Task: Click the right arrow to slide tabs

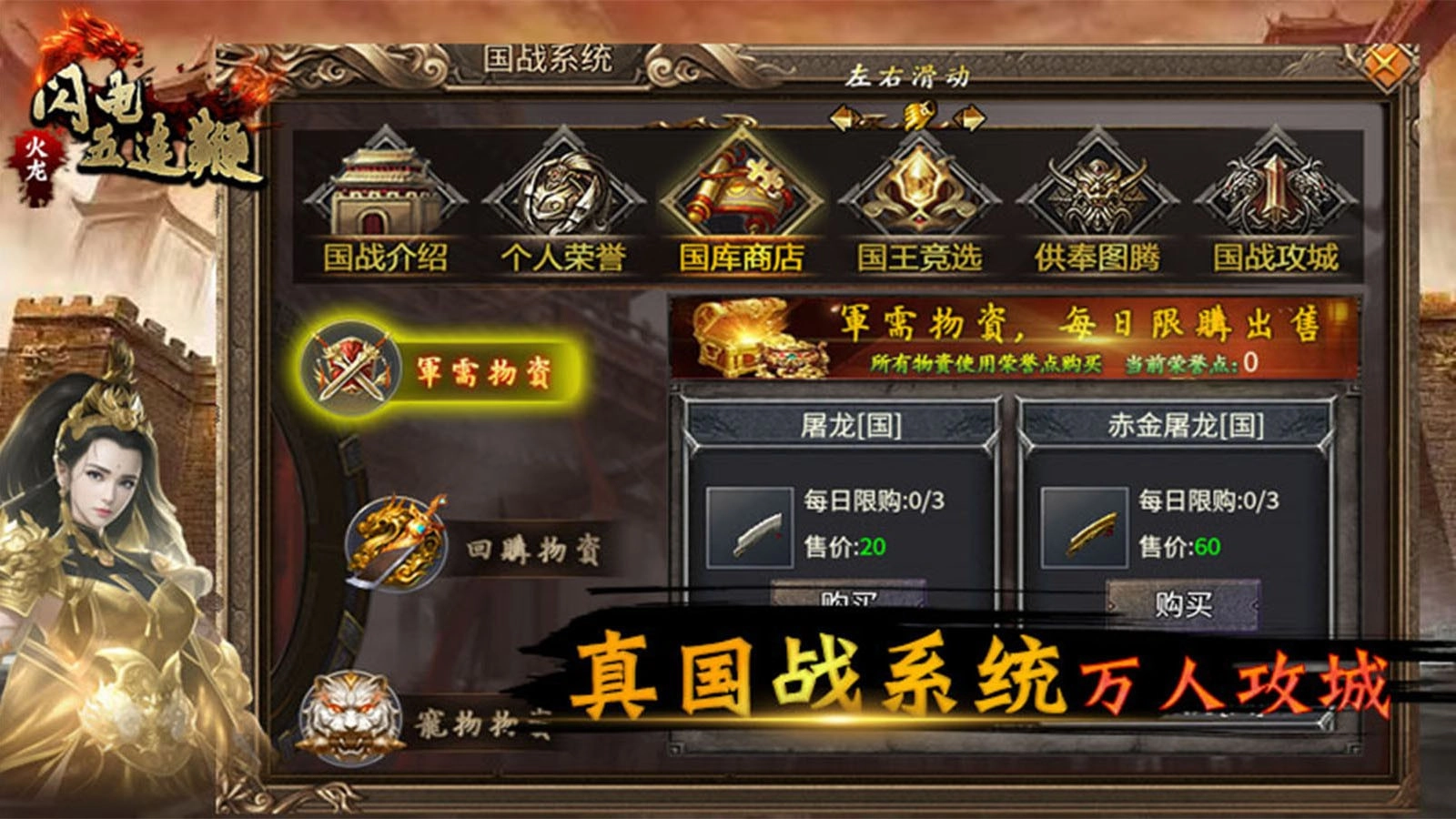Action: [972, 118]
